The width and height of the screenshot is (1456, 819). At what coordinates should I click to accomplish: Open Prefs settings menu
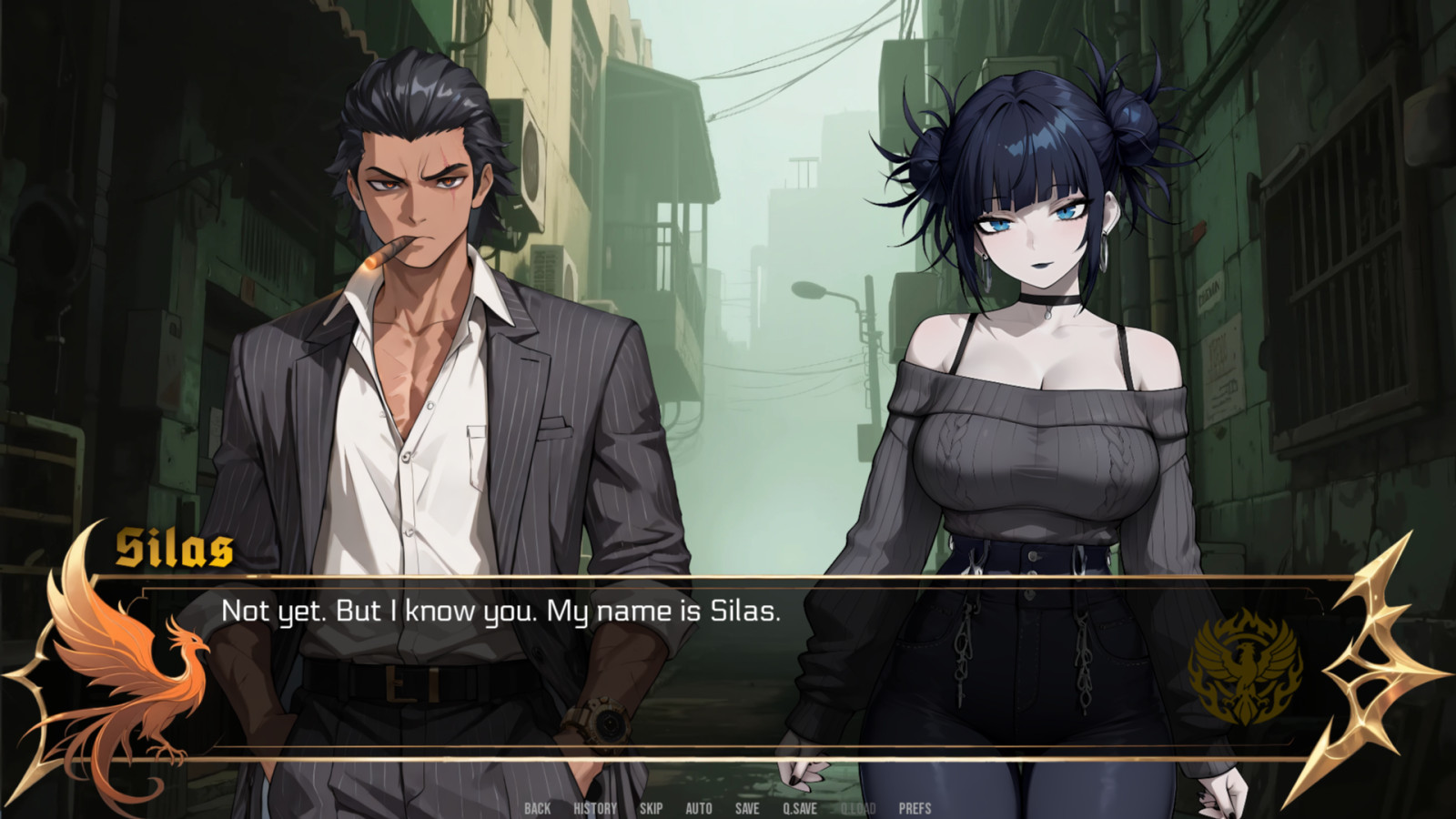(915, 808)
